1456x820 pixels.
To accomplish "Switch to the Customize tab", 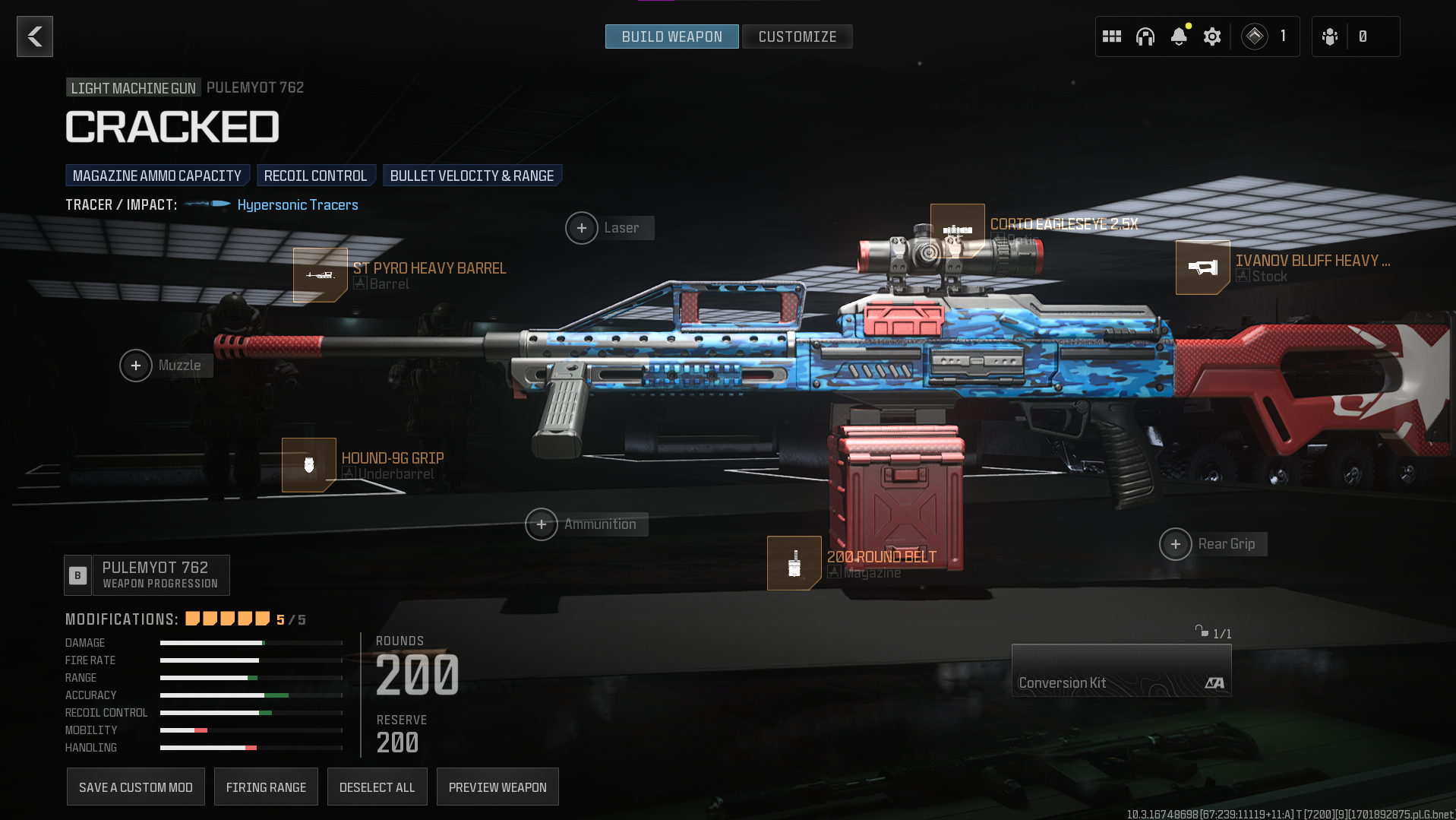I will (x=797, y=36).
